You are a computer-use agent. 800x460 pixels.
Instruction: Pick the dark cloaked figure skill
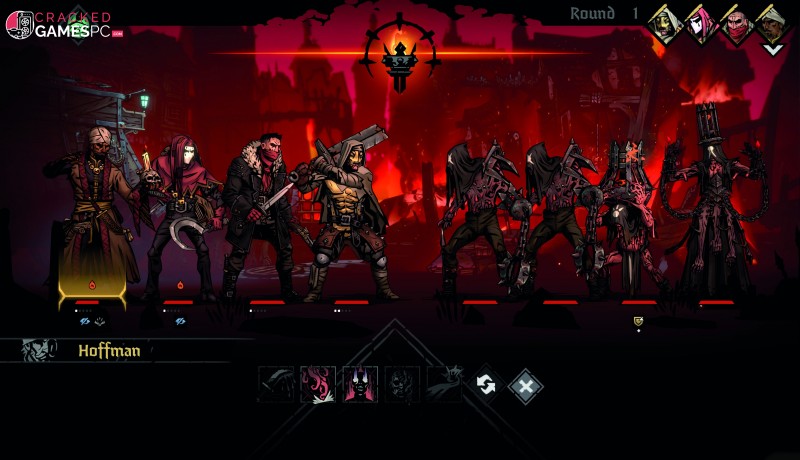(x=444, y=385)
